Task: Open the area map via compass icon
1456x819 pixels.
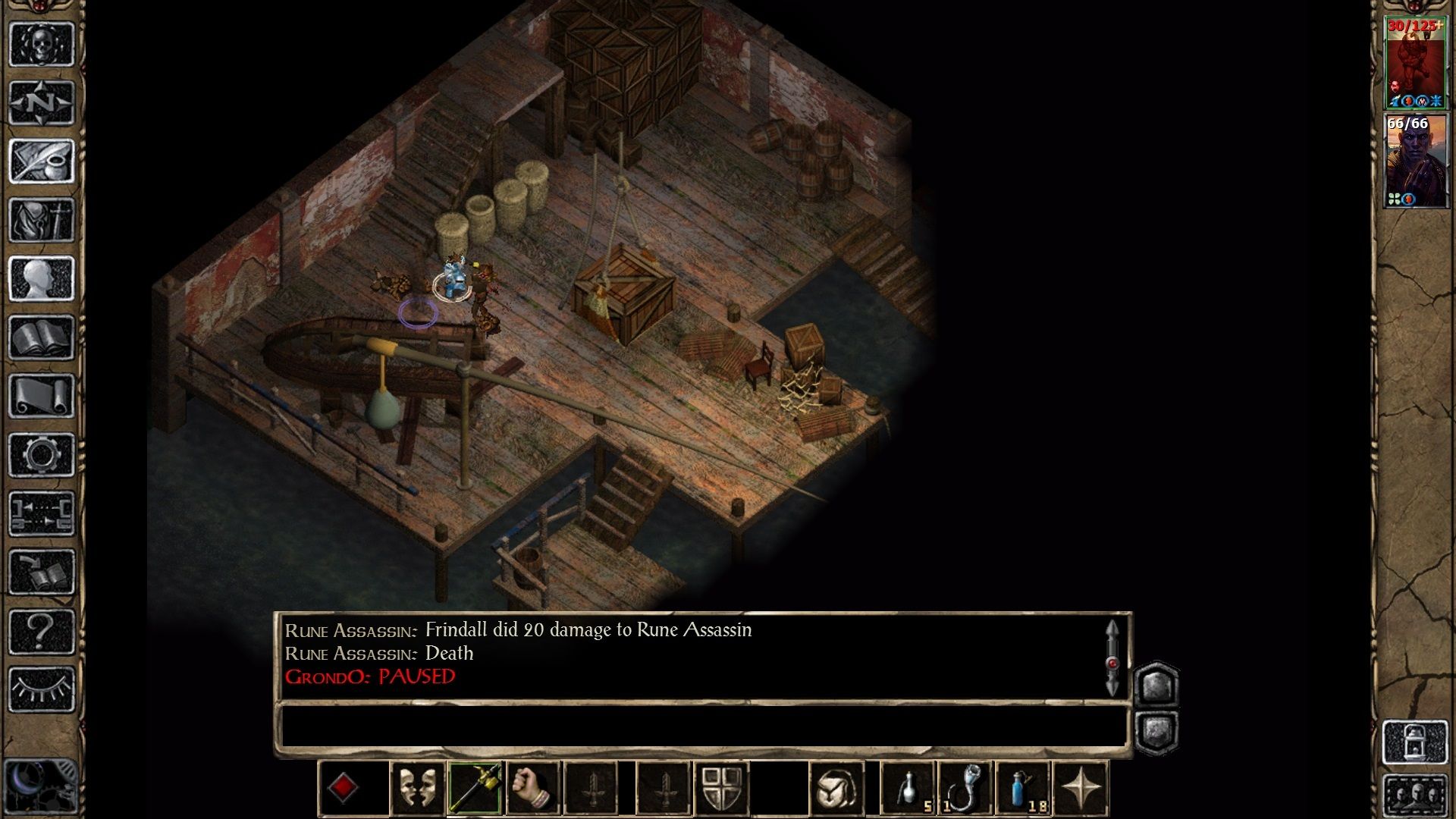Action: pyautogui.click(x=42, y=102)
